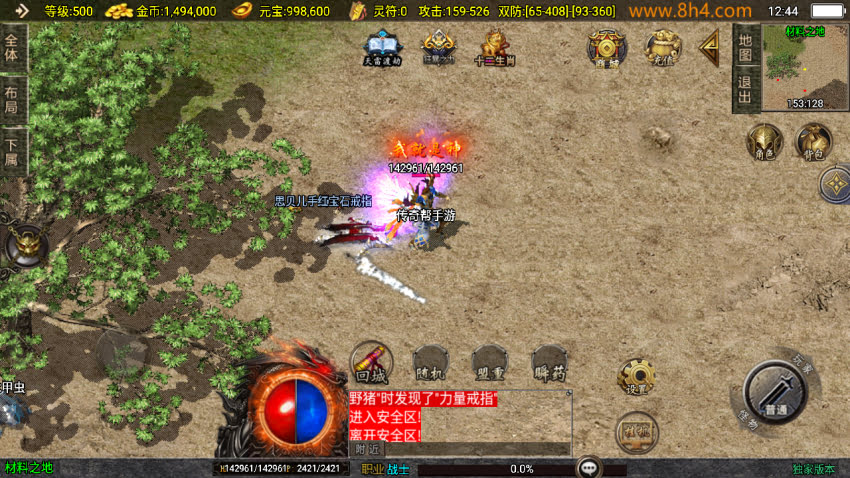This screenshot has height=478, width=850.
Task: Use the 随机 random teleport slot
Action: point(430,363)
